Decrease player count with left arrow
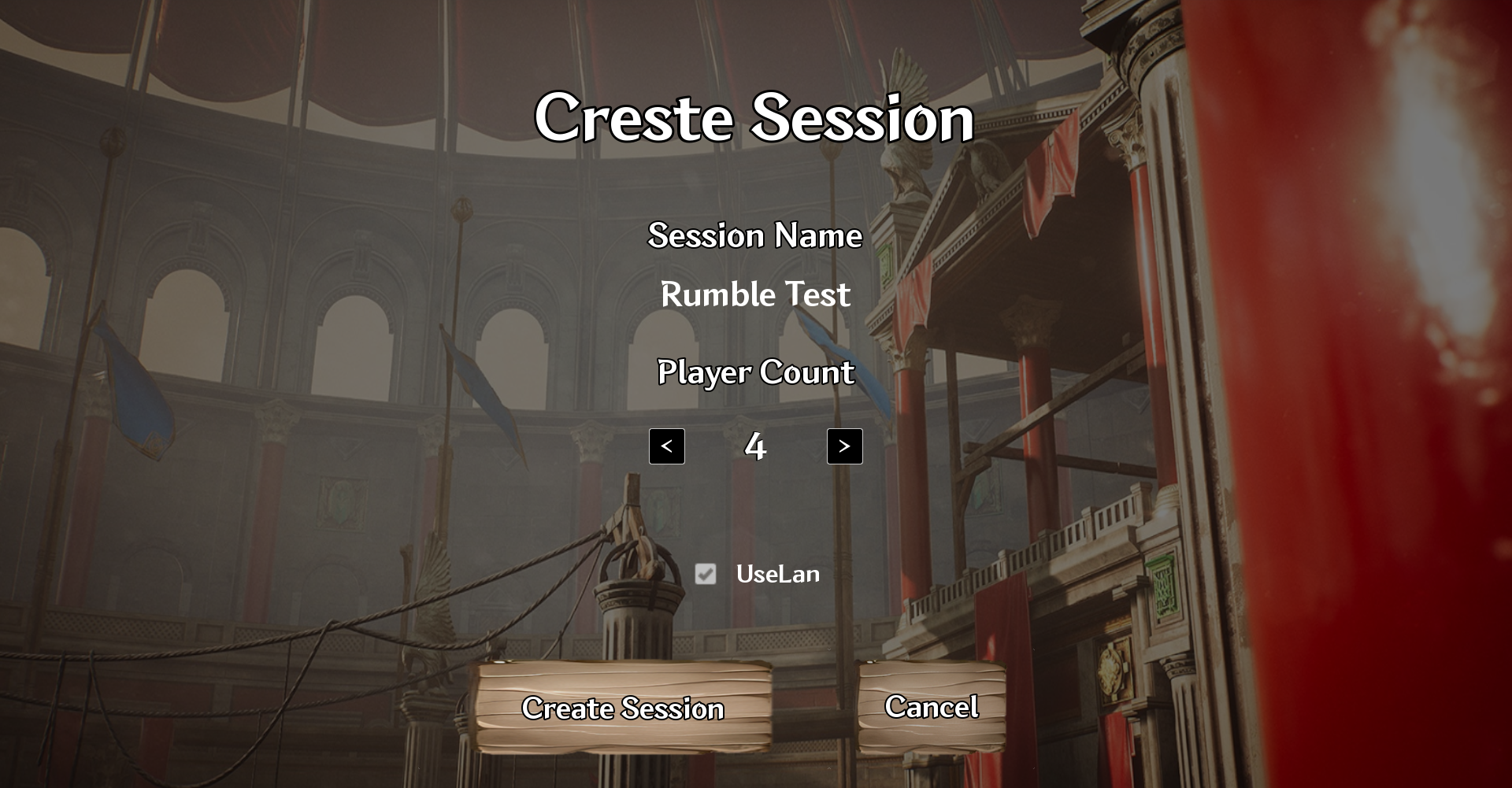 pyautogui.click(x=666, y=446)
